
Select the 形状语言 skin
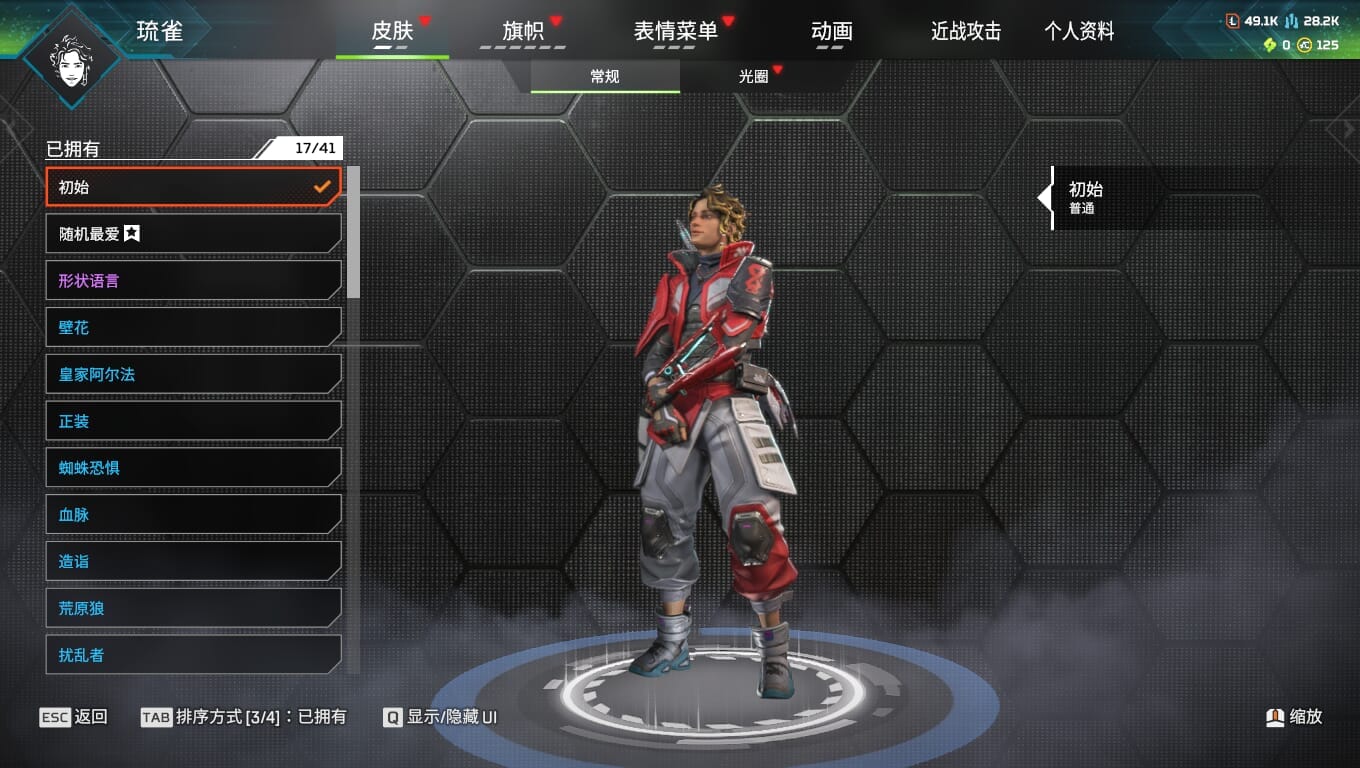pos(193,281)
